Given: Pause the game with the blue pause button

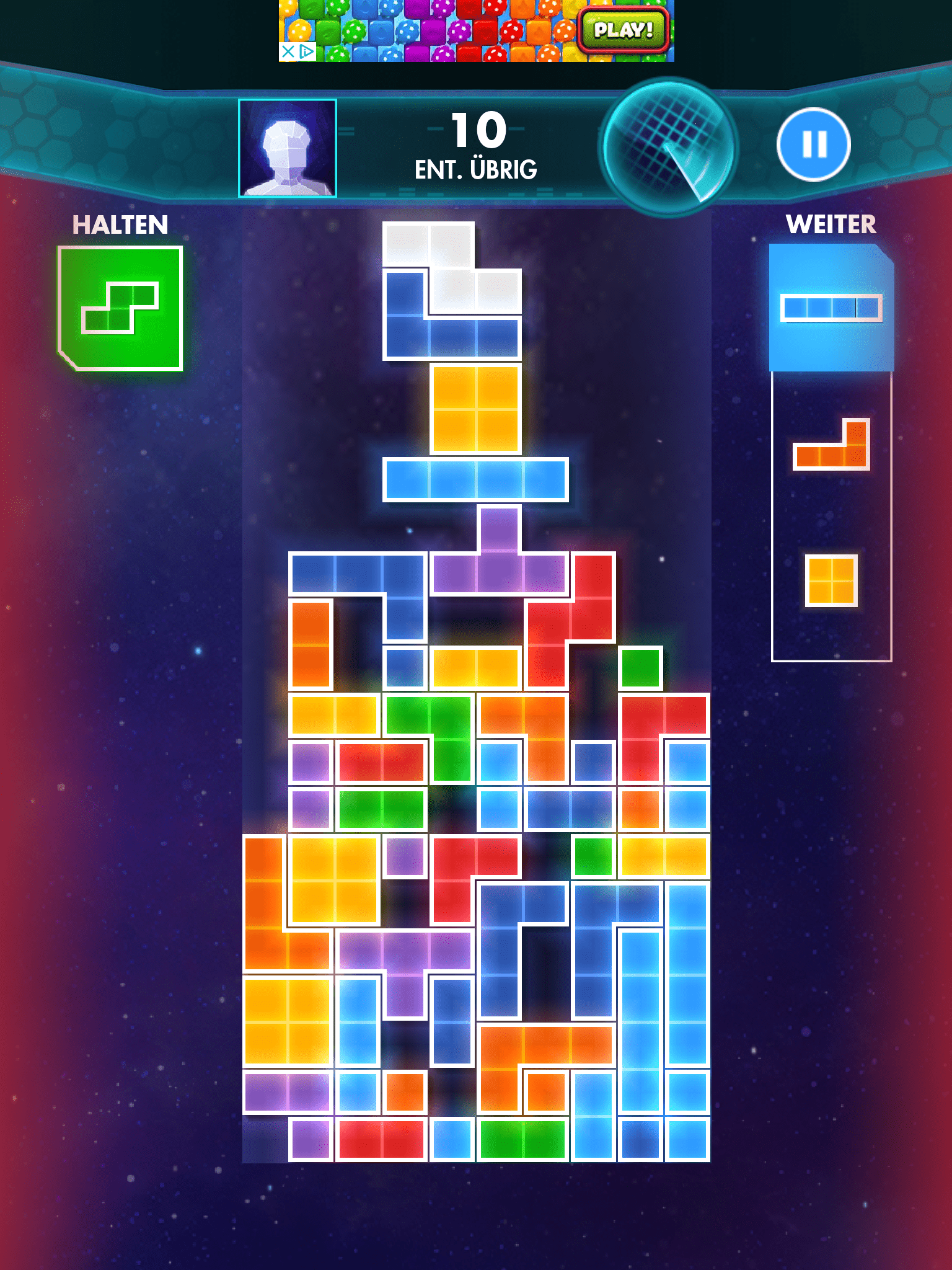Looking at the screenshot, I should point(813,144).
